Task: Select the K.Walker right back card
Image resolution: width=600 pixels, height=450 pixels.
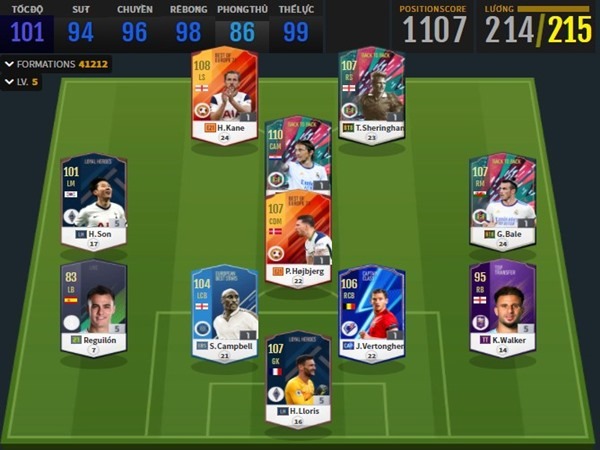Action: coord(503,303)
